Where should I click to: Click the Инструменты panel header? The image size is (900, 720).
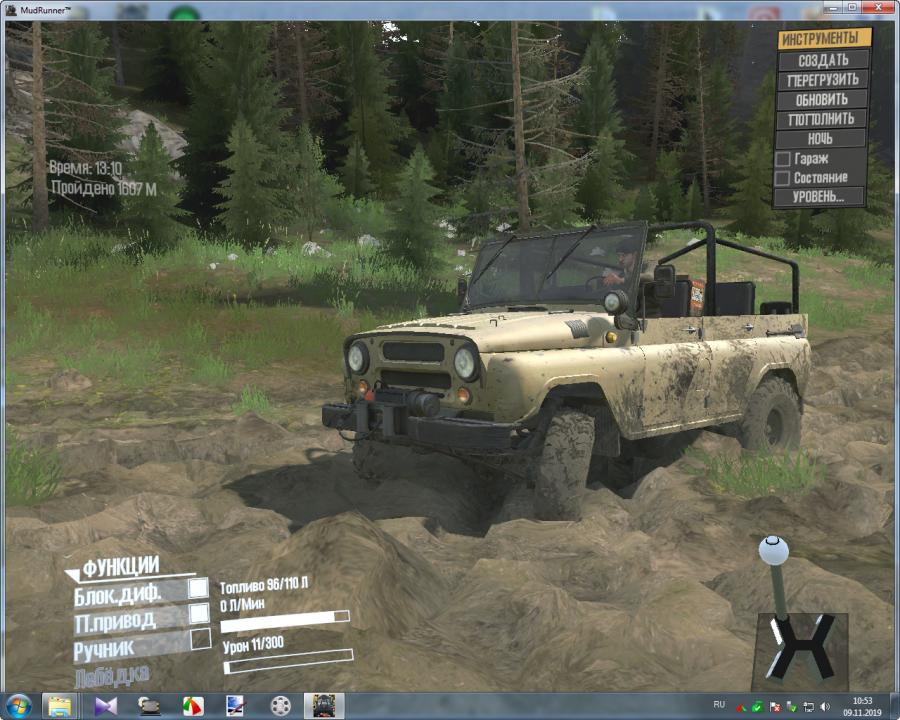(822, 39)
